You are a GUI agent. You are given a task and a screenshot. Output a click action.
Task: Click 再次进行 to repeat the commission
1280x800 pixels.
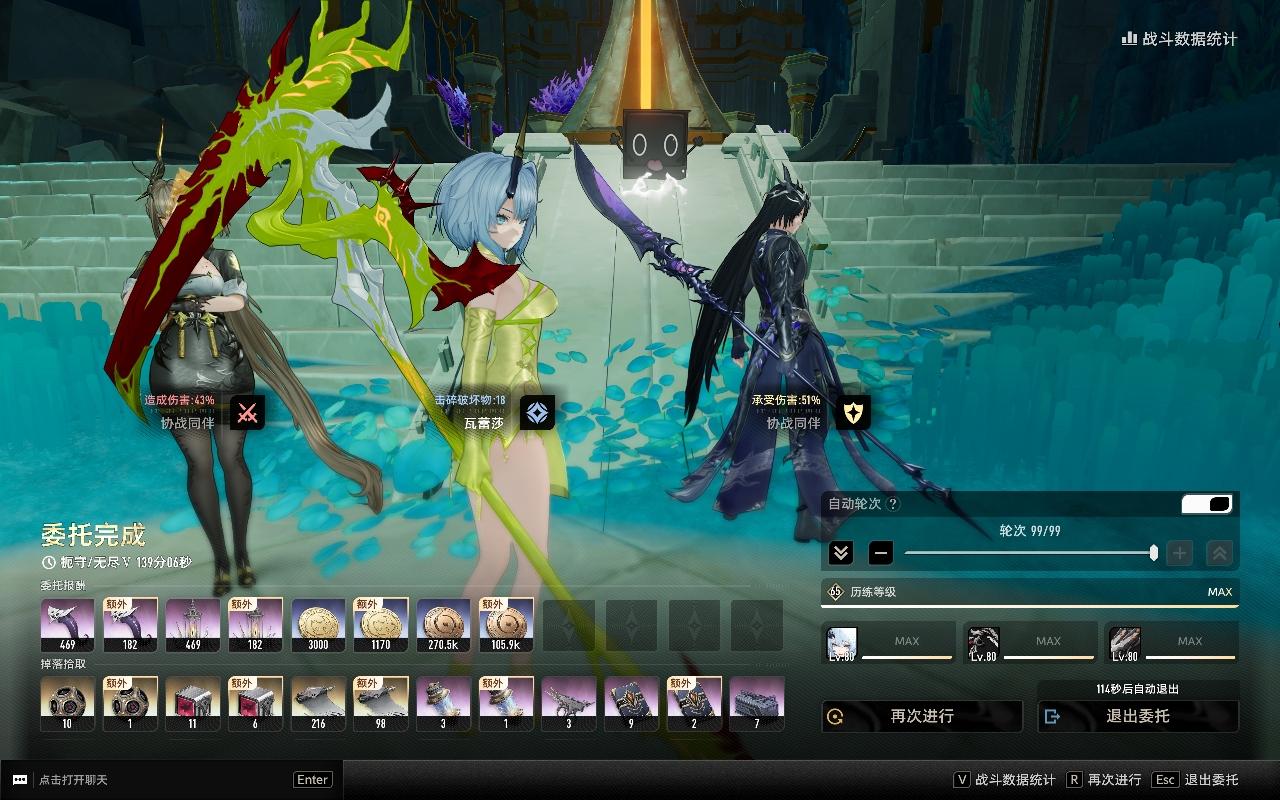pyautogui.click(x=922, y=716)
